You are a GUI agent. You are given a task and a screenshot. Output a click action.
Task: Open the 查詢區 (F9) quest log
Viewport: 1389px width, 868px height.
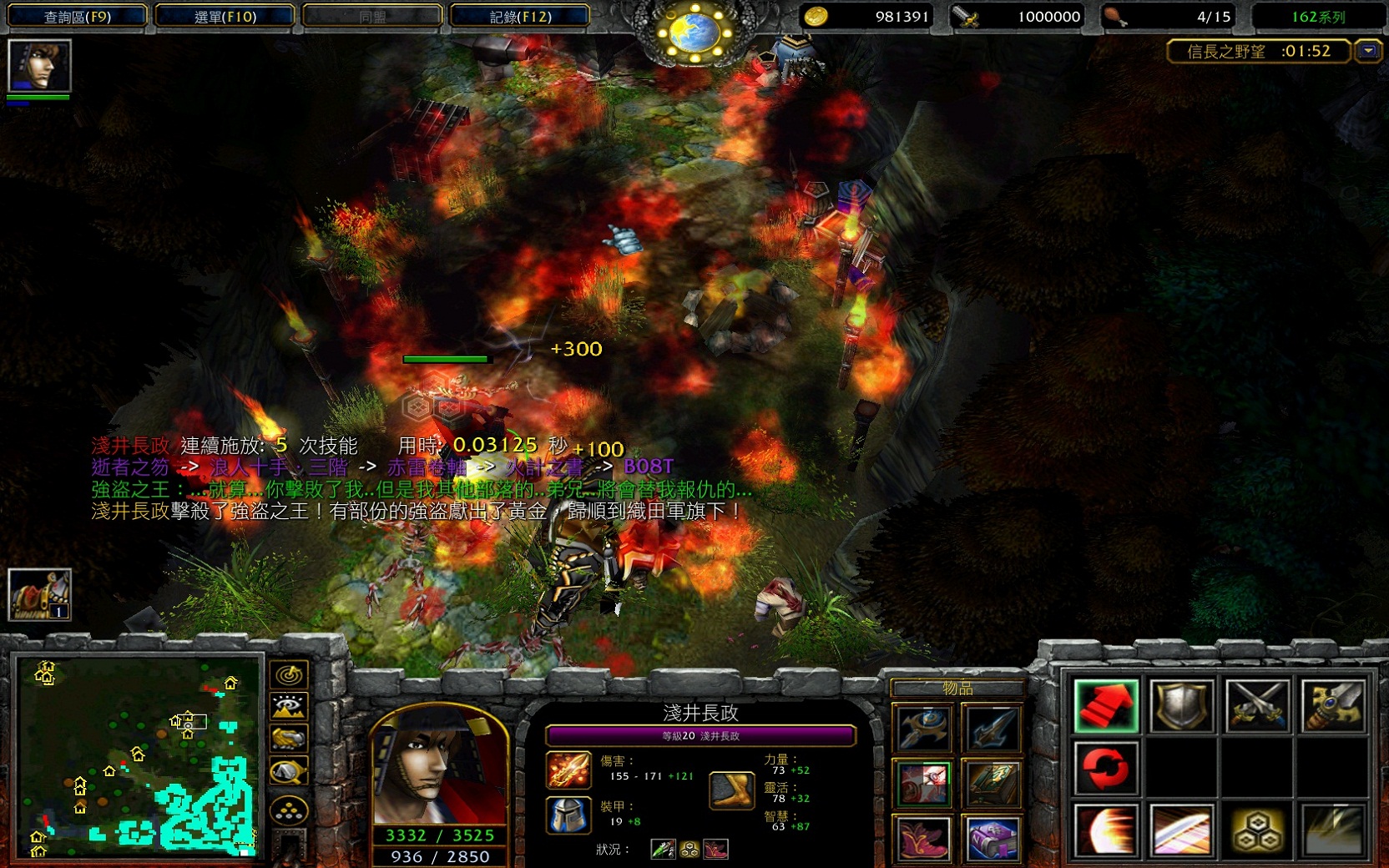[x=78, y=16]
